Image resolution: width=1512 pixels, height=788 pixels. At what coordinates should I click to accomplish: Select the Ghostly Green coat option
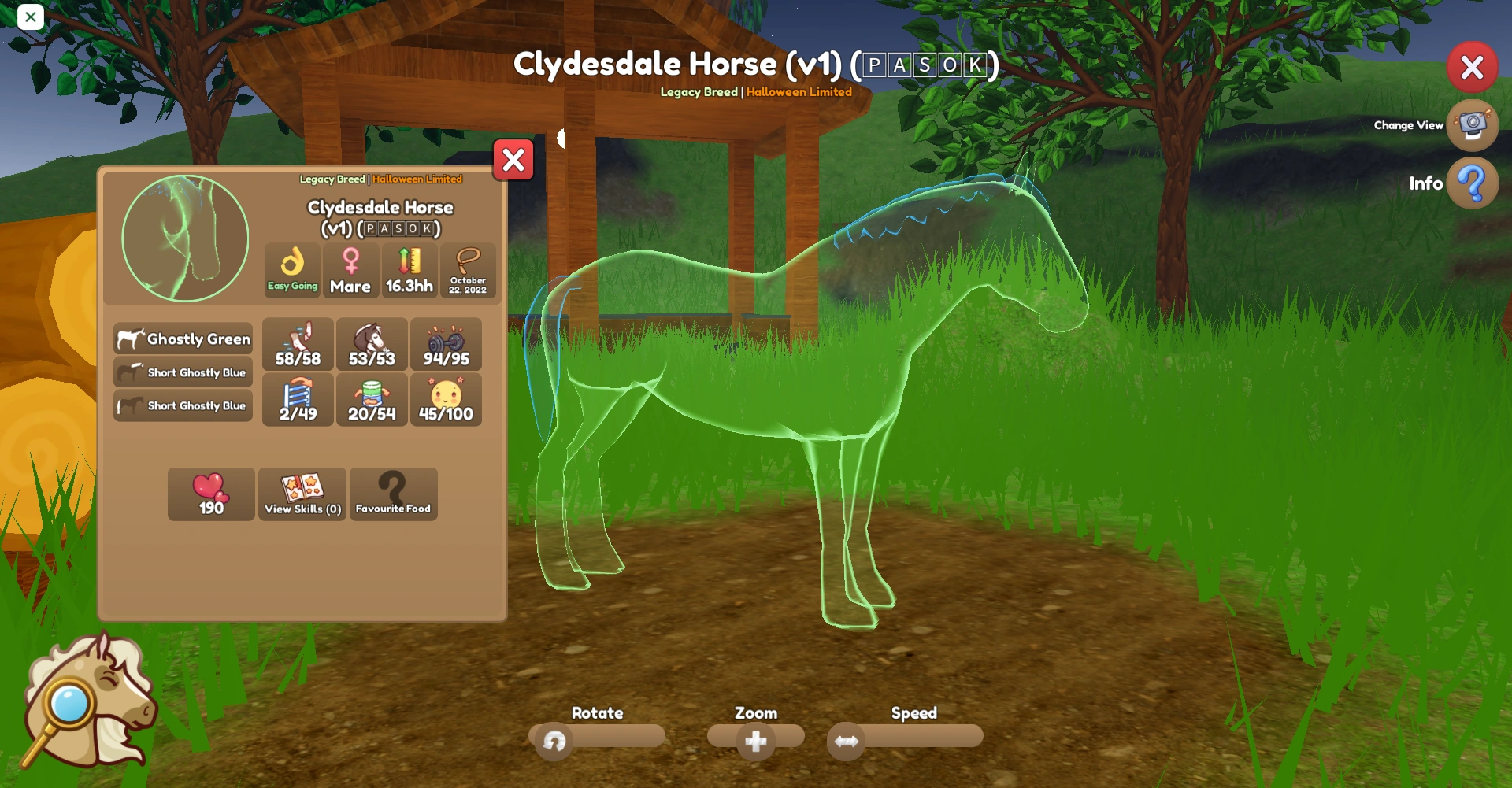pyautogui.click(x=183, y=339)
